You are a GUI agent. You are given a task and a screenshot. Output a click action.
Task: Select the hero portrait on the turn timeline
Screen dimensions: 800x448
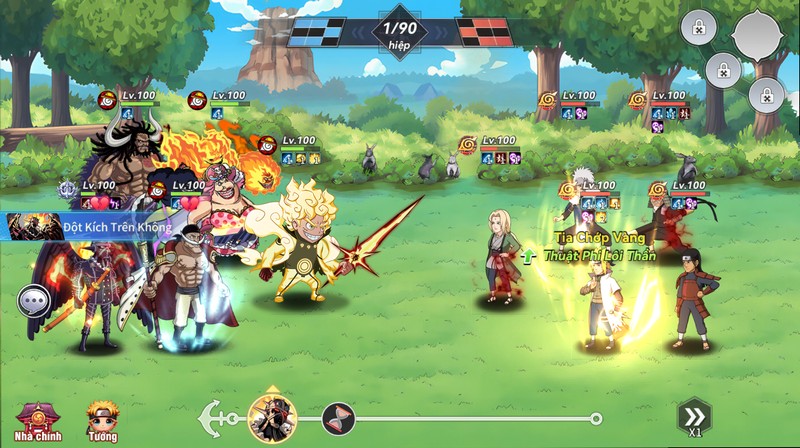coord(269,417)
